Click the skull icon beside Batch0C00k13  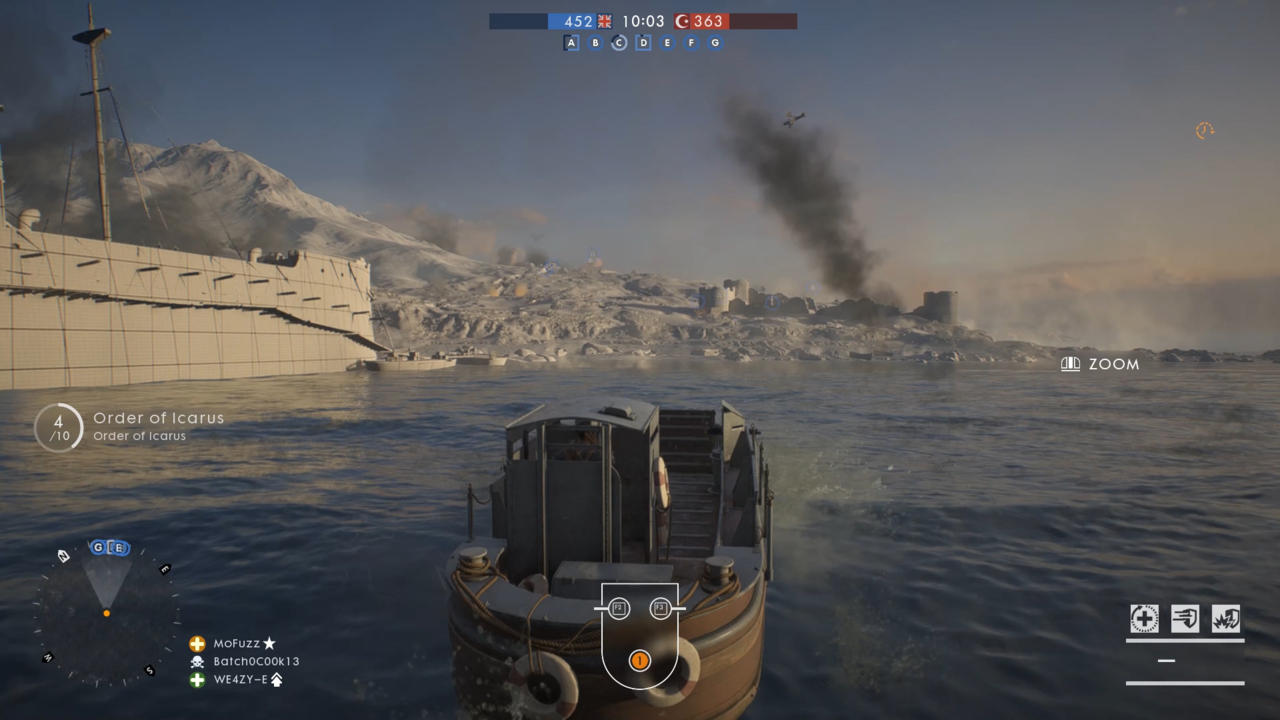click(195, 661)
